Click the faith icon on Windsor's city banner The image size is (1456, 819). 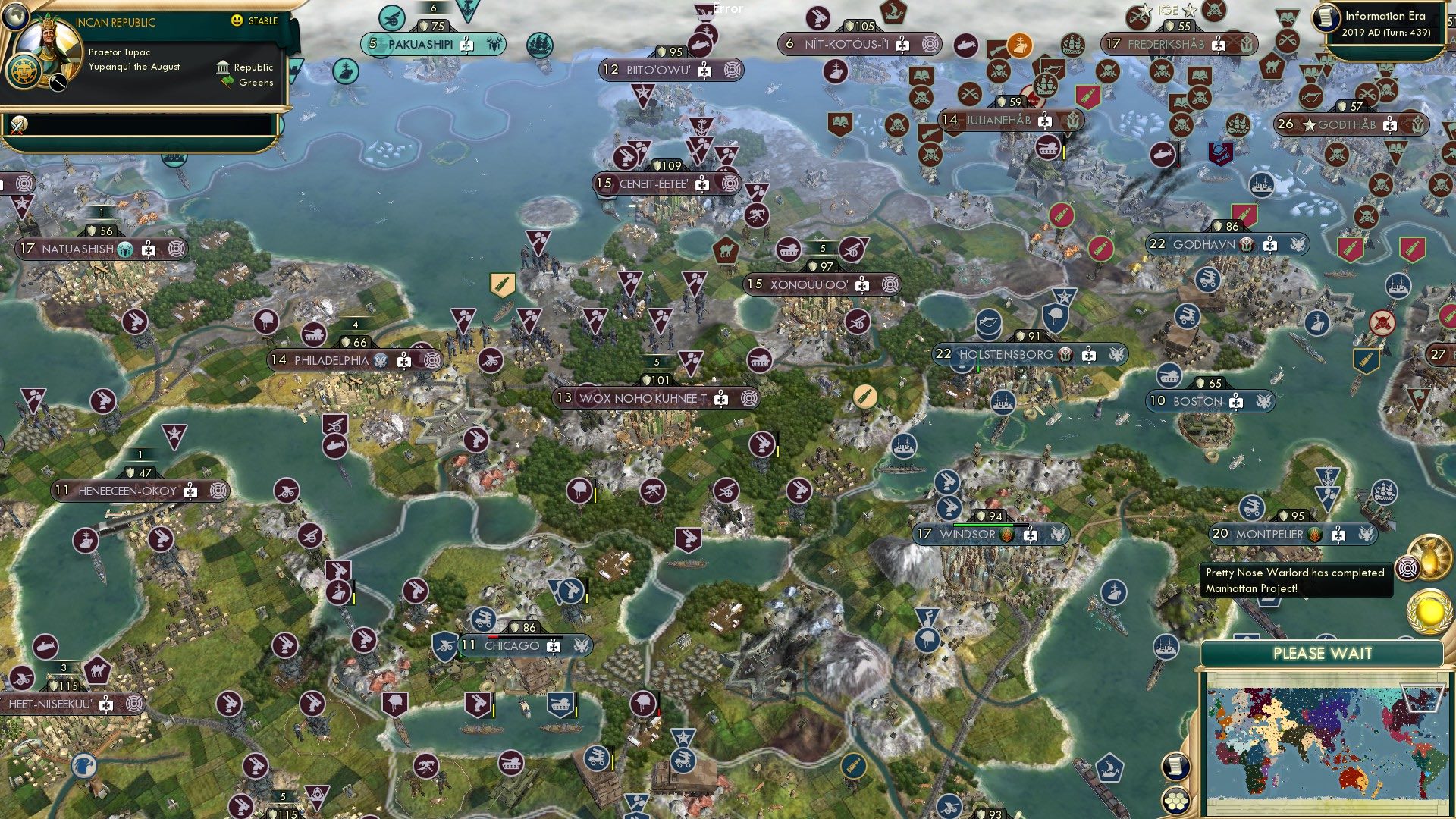(x=1006, y=535)
